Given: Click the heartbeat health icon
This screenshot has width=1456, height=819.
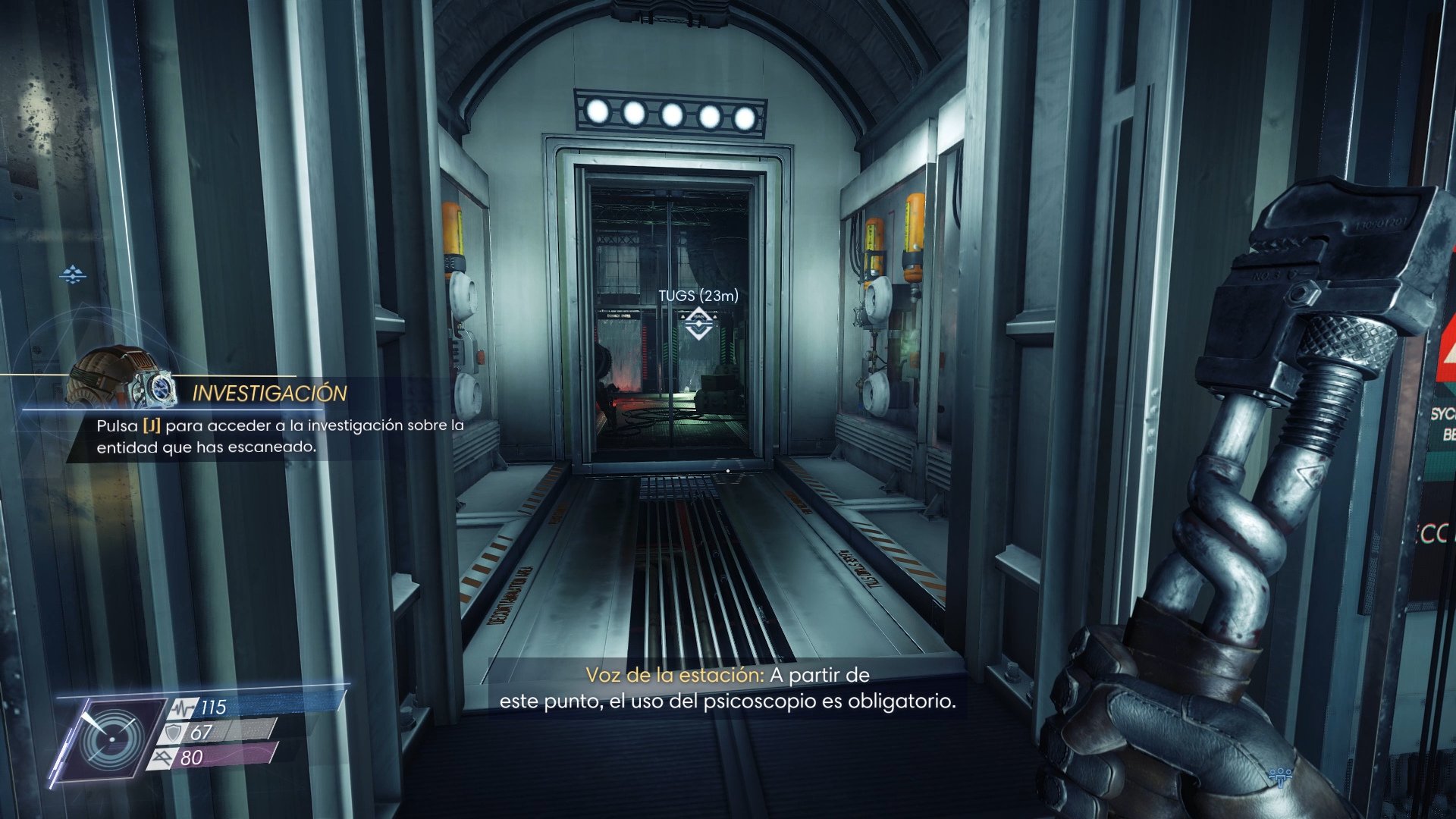Looking at the screenshot, I should coord(182,708).
